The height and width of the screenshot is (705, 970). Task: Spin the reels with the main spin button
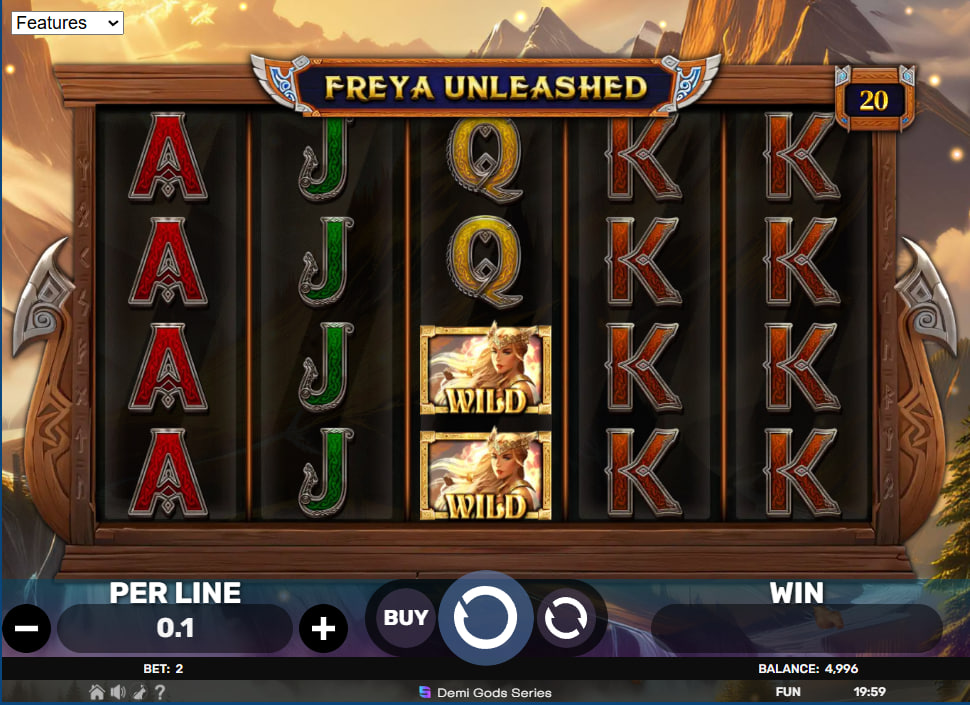coord(485,618)
